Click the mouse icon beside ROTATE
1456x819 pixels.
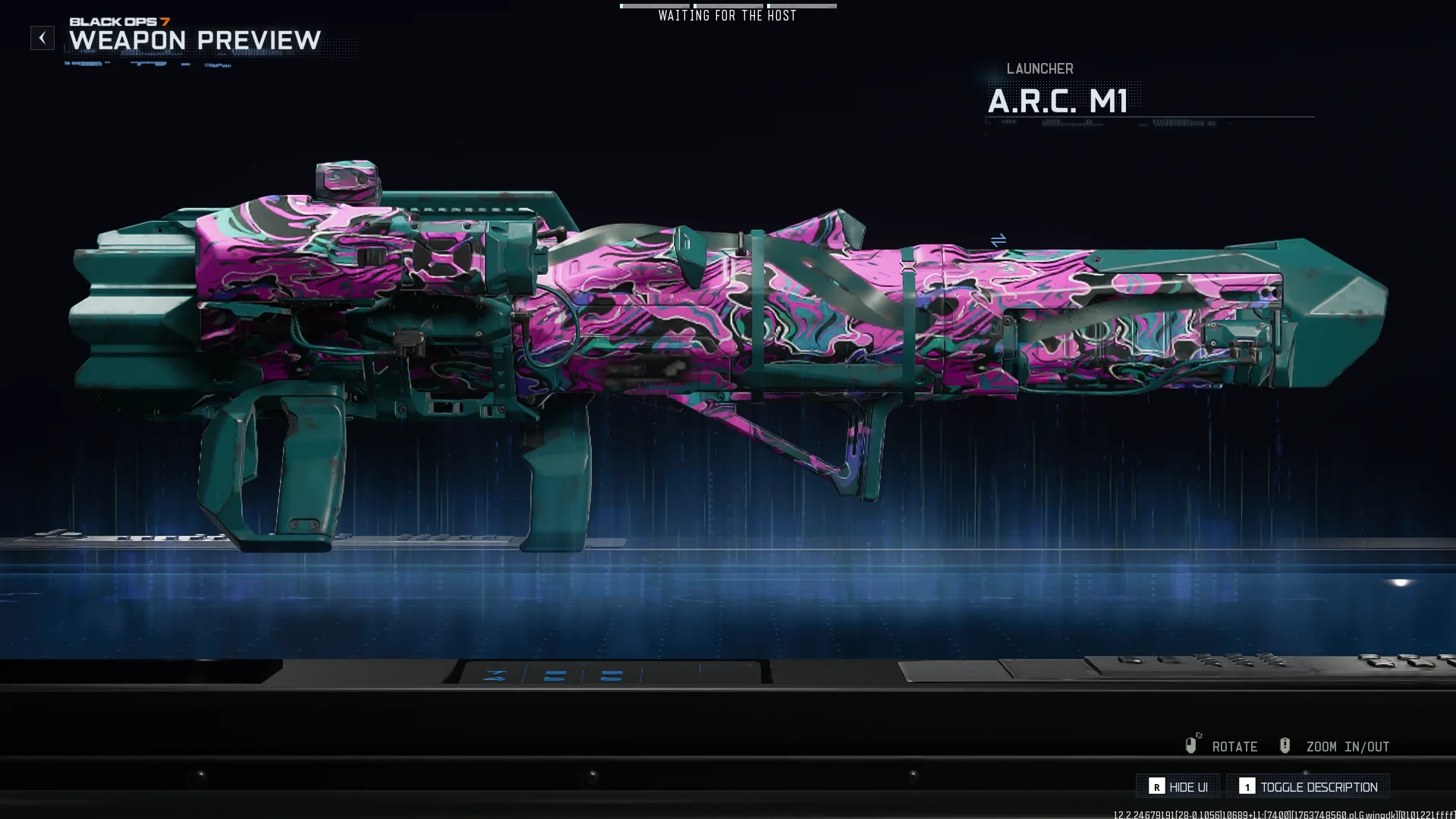(1191, 745)
